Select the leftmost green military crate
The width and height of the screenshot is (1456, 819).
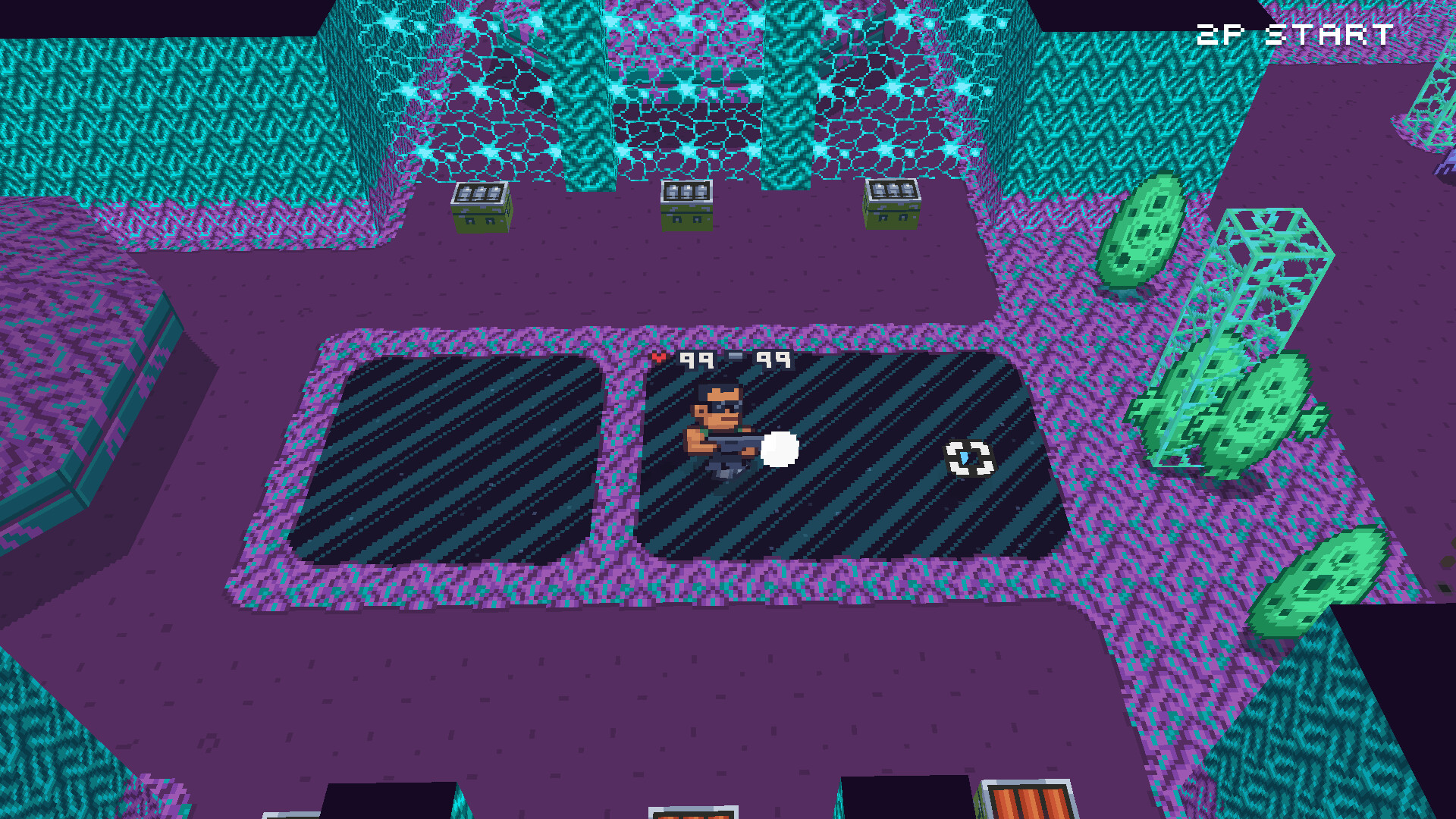point(479,206)
